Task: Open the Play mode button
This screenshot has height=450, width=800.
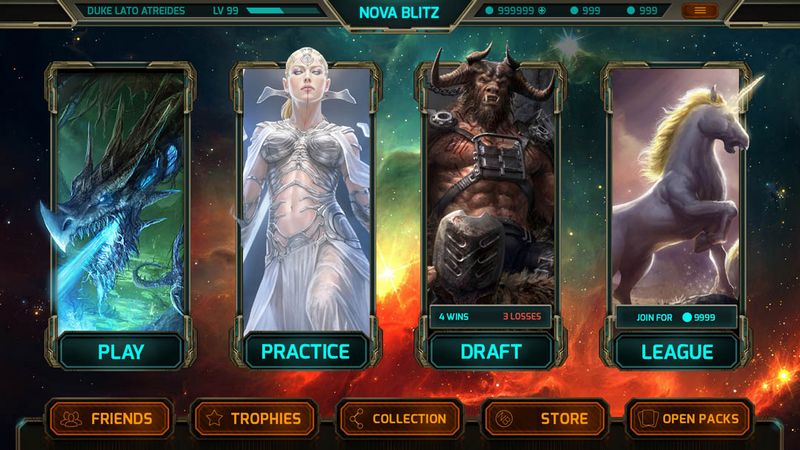Action: tap(120, 352)
